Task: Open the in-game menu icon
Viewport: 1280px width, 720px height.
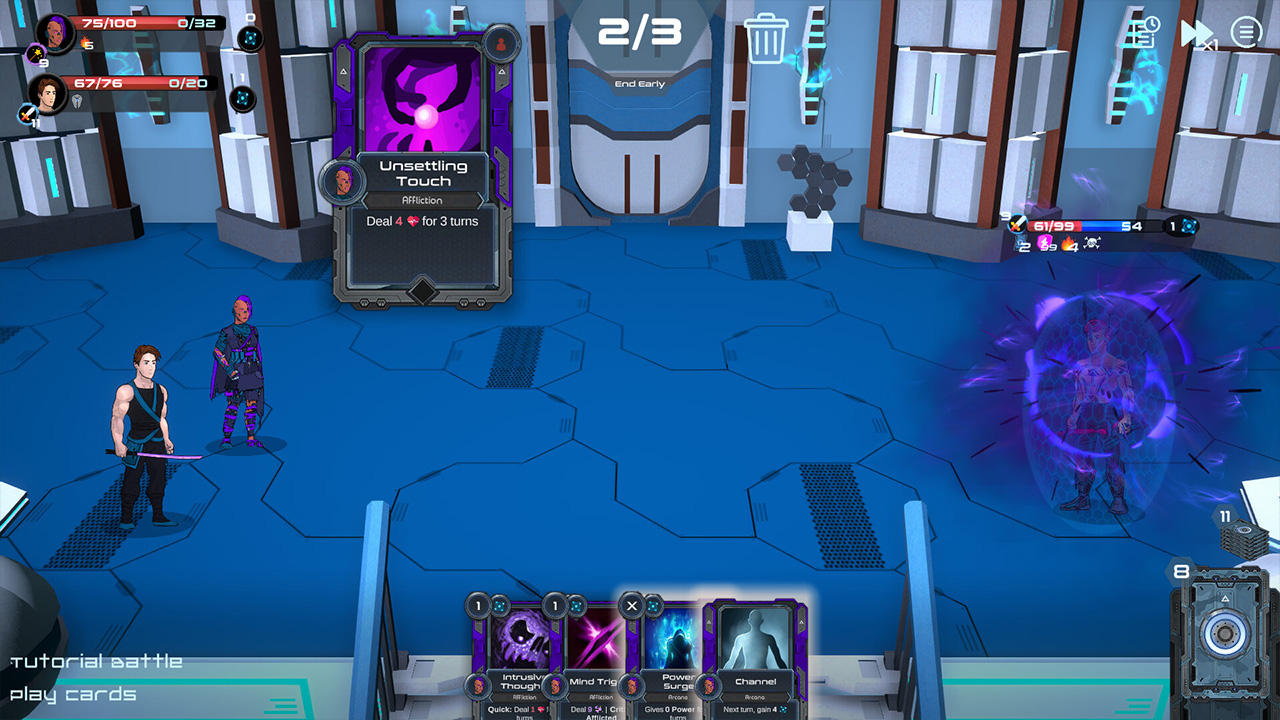Action: point(1245,32)
